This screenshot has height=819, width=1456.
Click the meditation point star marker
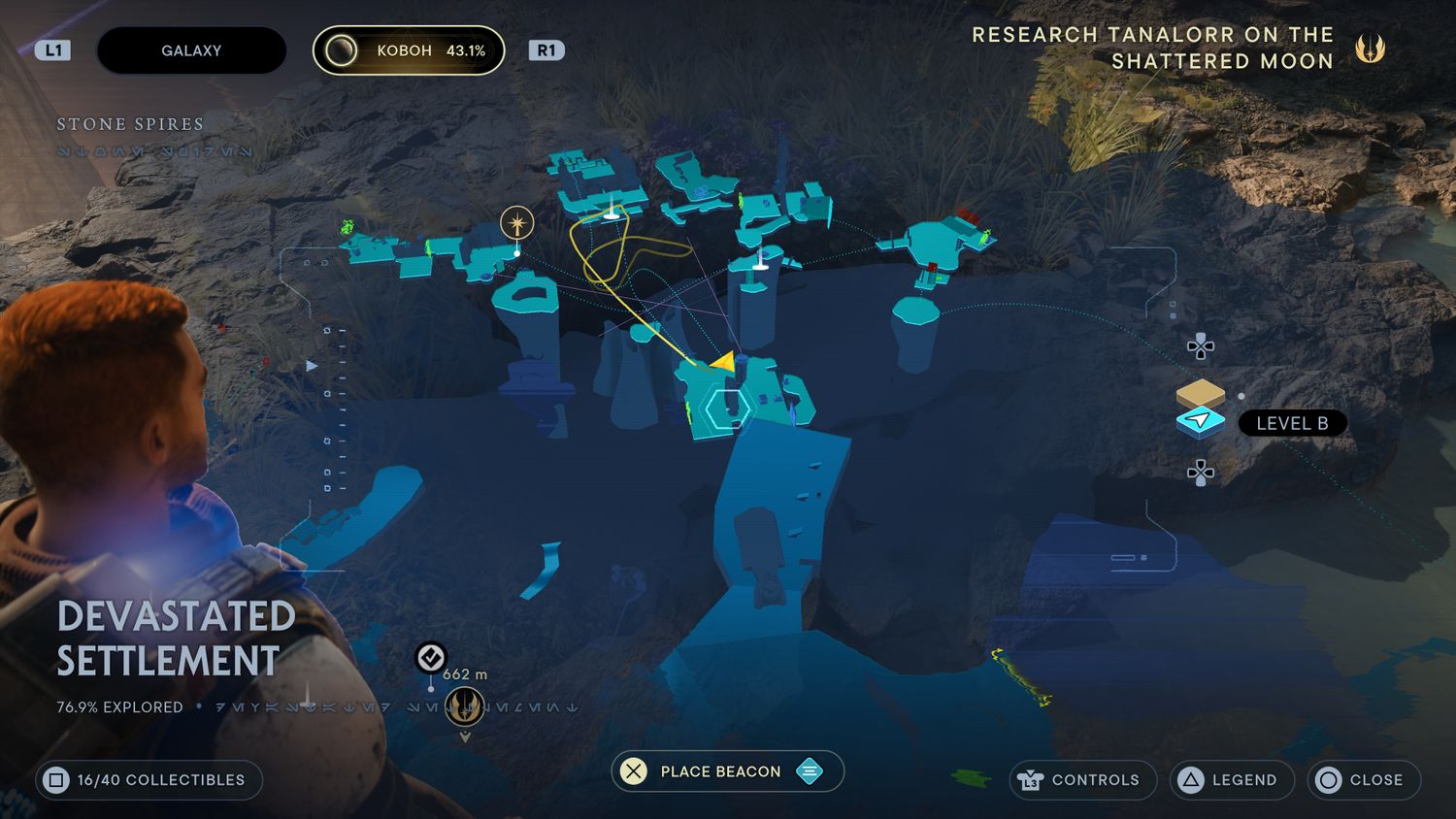coord(516,224)
